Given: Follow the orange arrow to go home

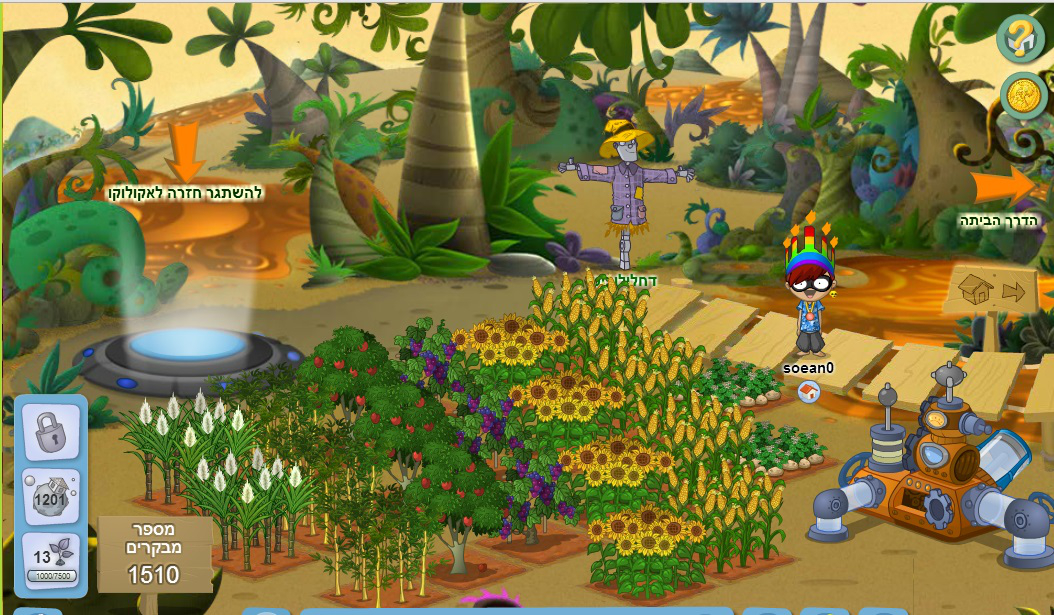Looking at the screenshot, I should coord(1005,186).
